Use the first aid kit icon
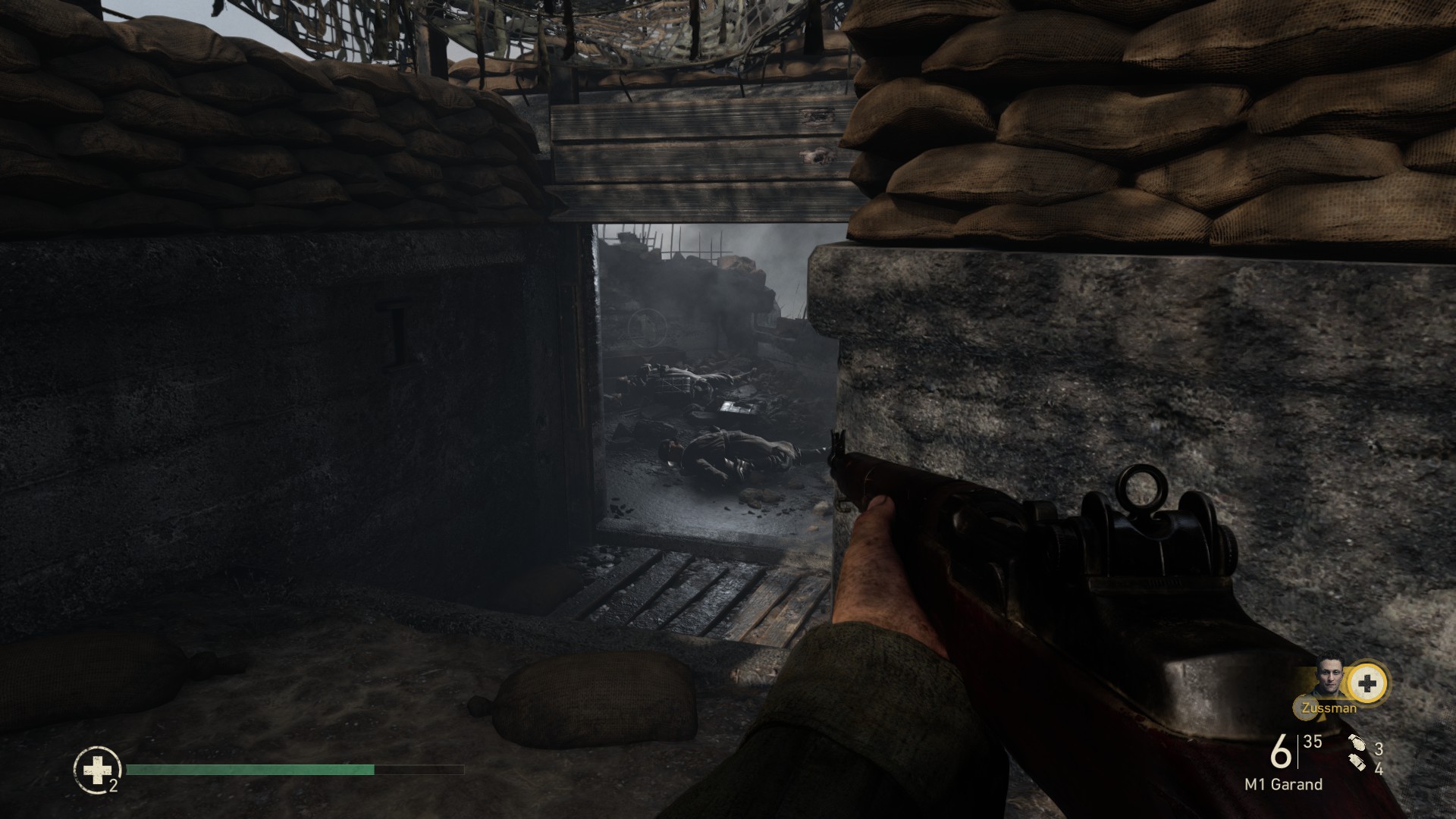The height and width of the screenshot is (819, 1456). 97,770
